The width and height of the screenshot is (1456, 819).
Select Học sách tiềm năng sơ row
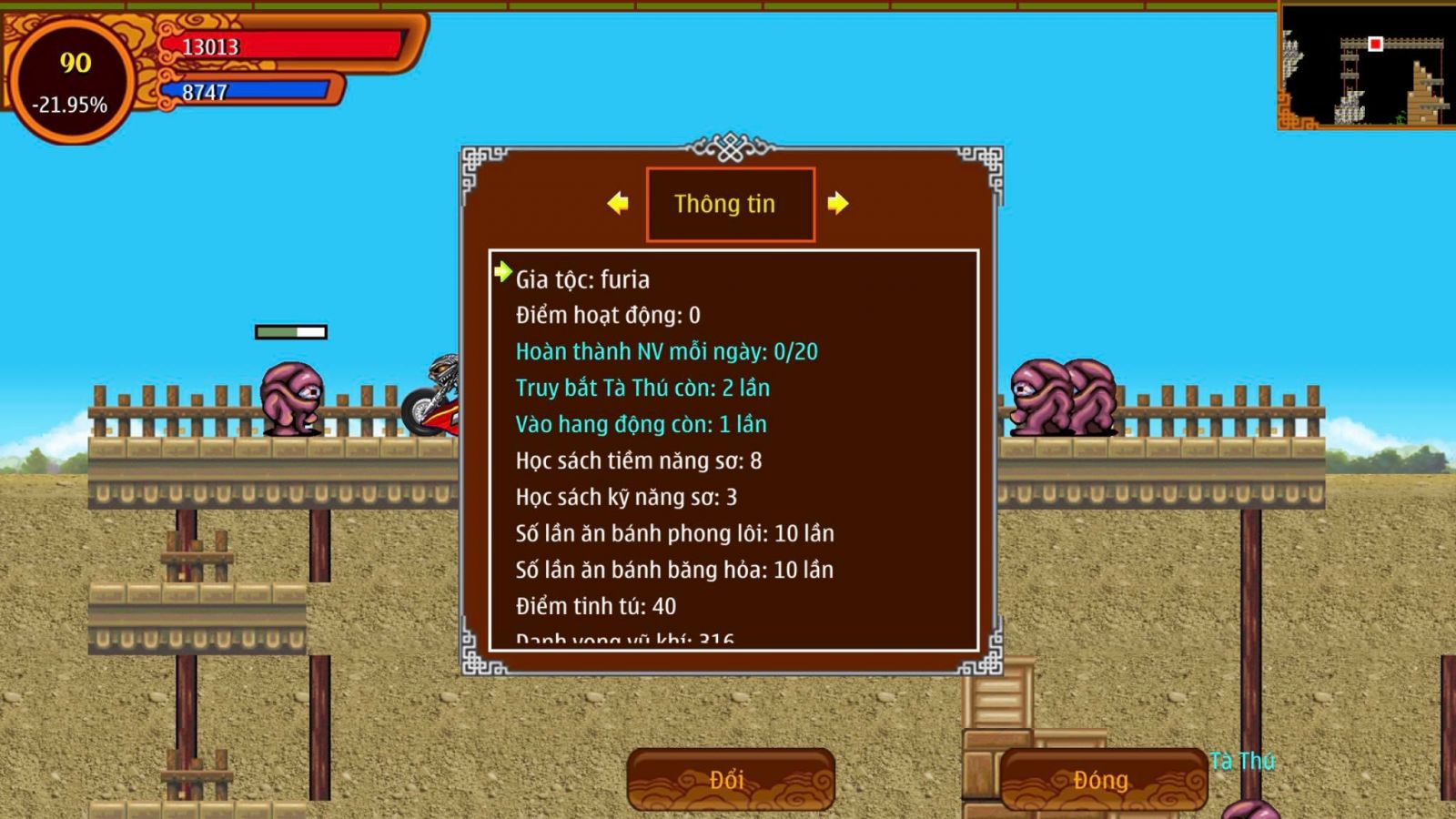[638, 461]
